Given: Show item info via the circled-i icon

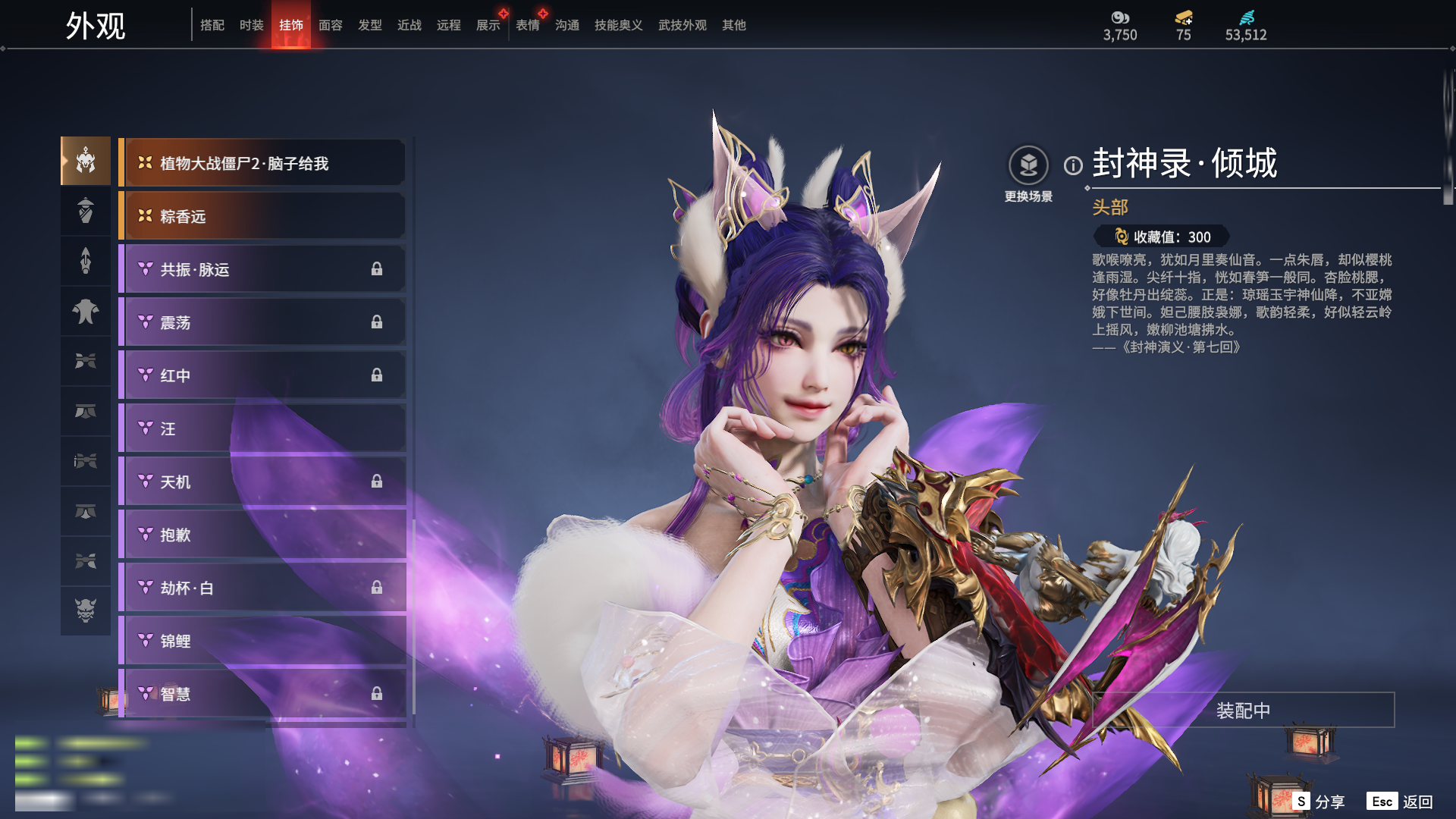Looking at the screenshot, I should pyautogui.click(x=1073, y=165).
